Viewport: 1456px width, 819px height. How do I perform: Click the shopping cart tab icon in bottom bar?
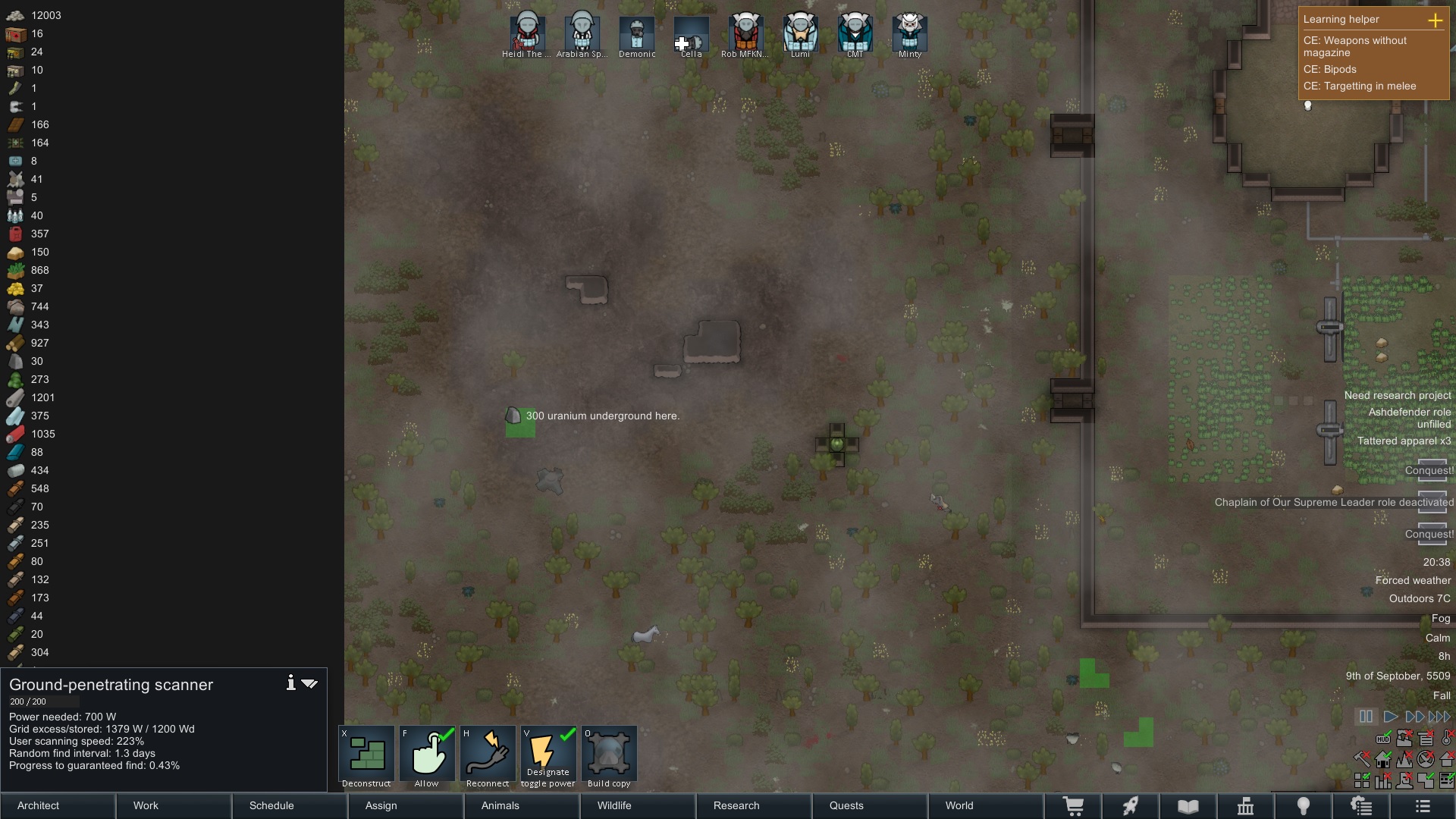[x=1075, y=806]
